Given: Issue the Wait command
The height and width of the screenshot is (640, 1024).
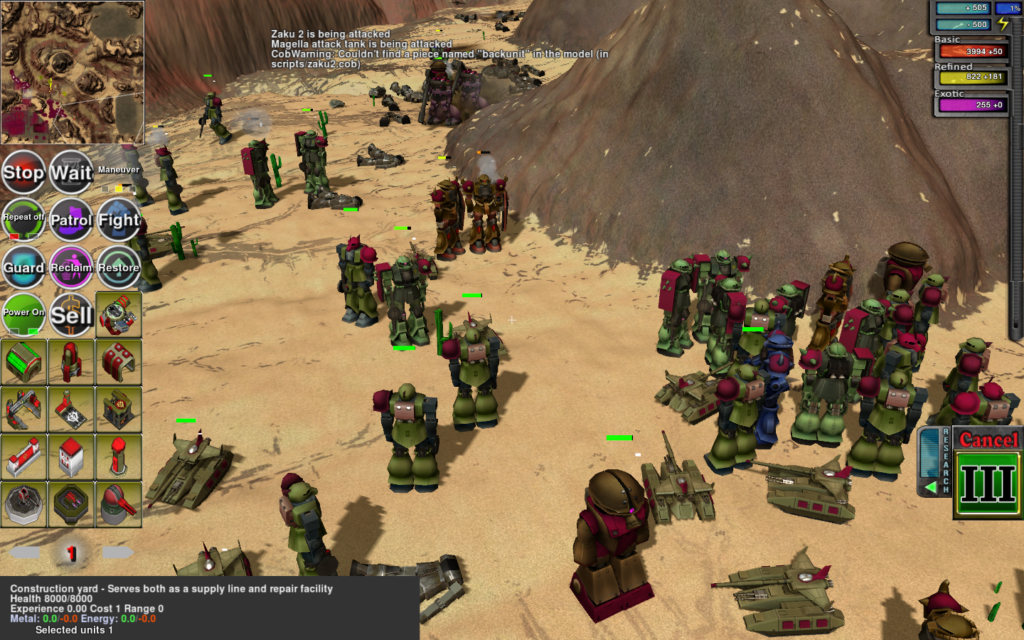Looking at the screenshot, I should tap(71, 172).
